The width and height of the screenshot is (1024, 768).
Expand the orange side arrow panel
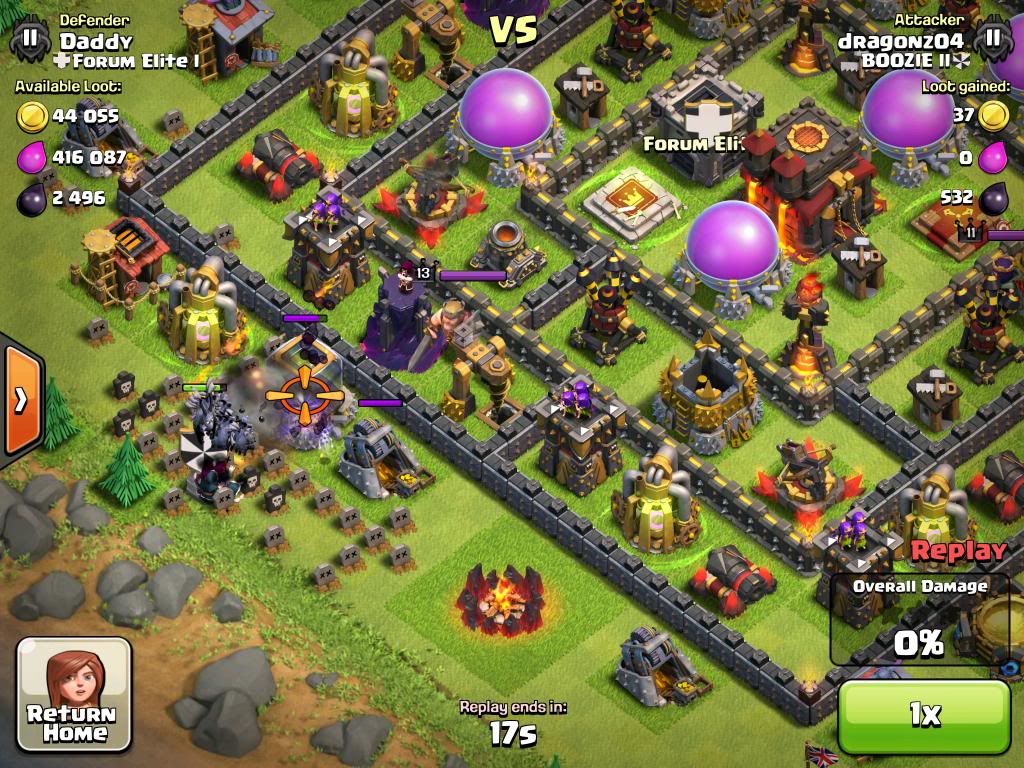coord(20,399)
